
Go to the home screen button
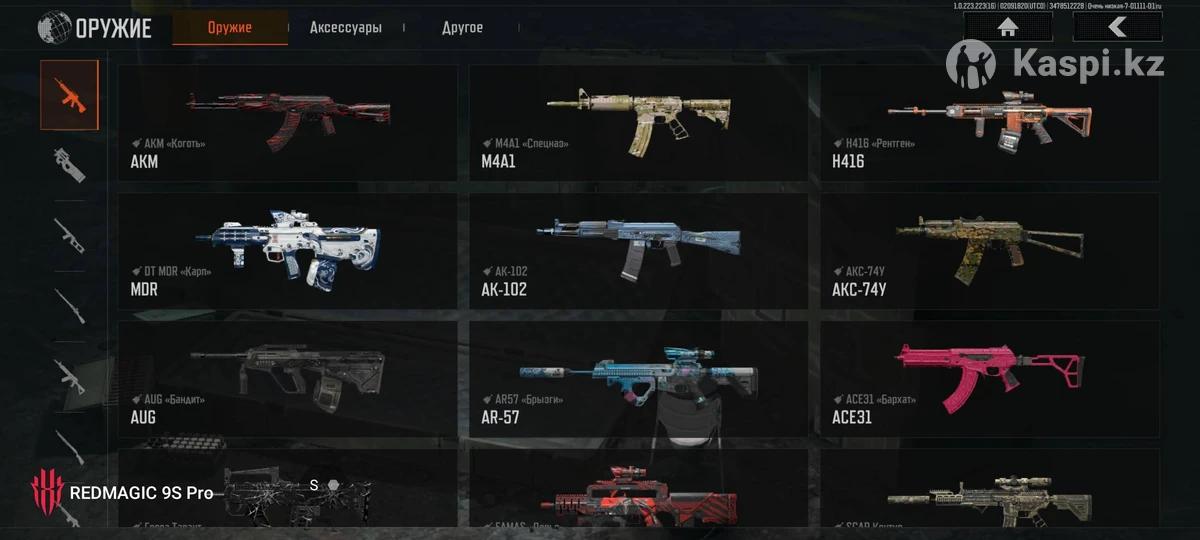click(x=1007, y=27)
